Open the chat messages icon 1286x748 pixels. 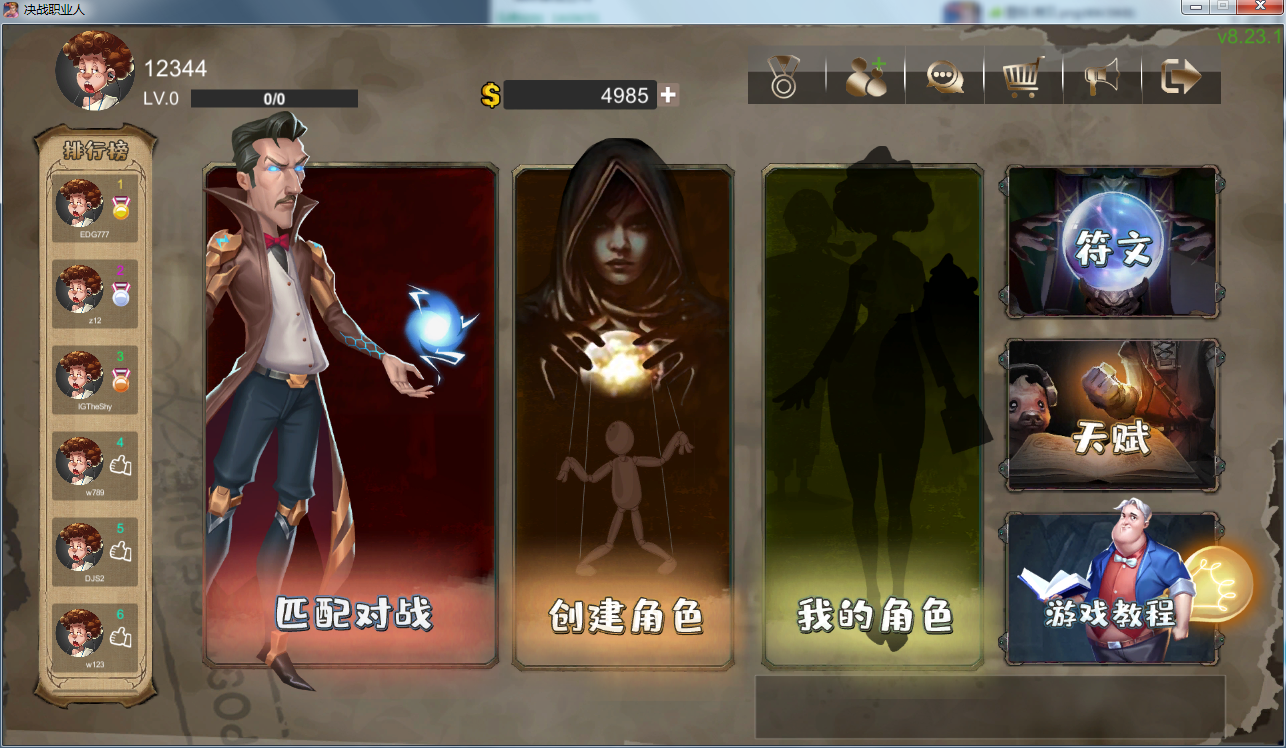point(944,78)
